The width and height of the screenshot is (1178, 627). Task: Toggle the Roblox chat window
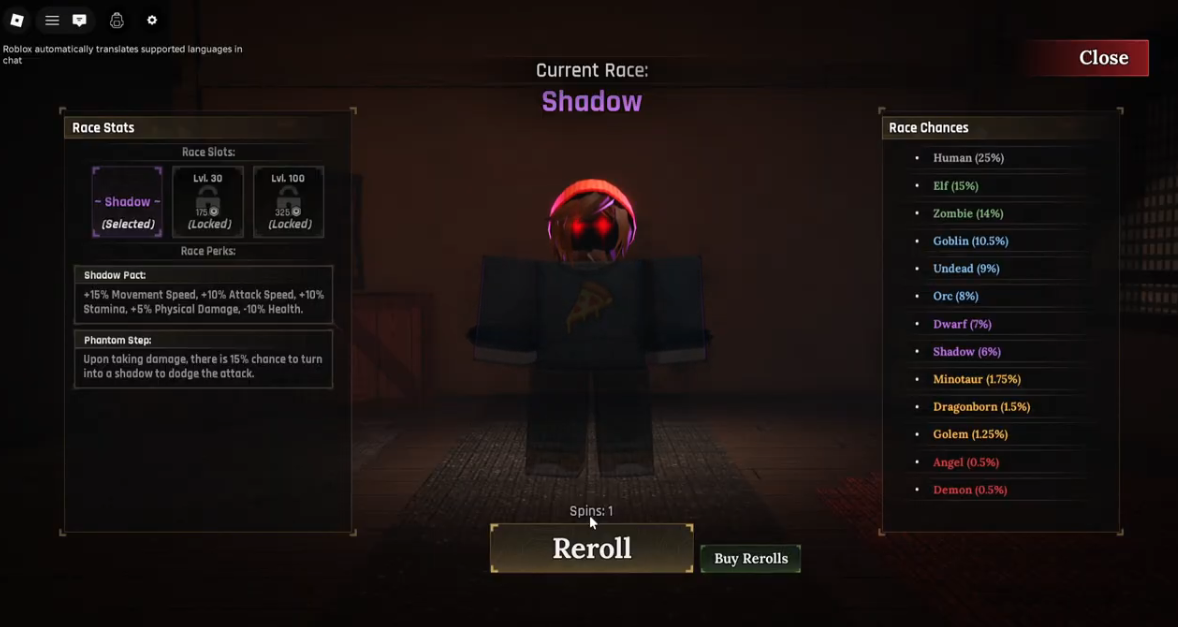pos(80,20)
